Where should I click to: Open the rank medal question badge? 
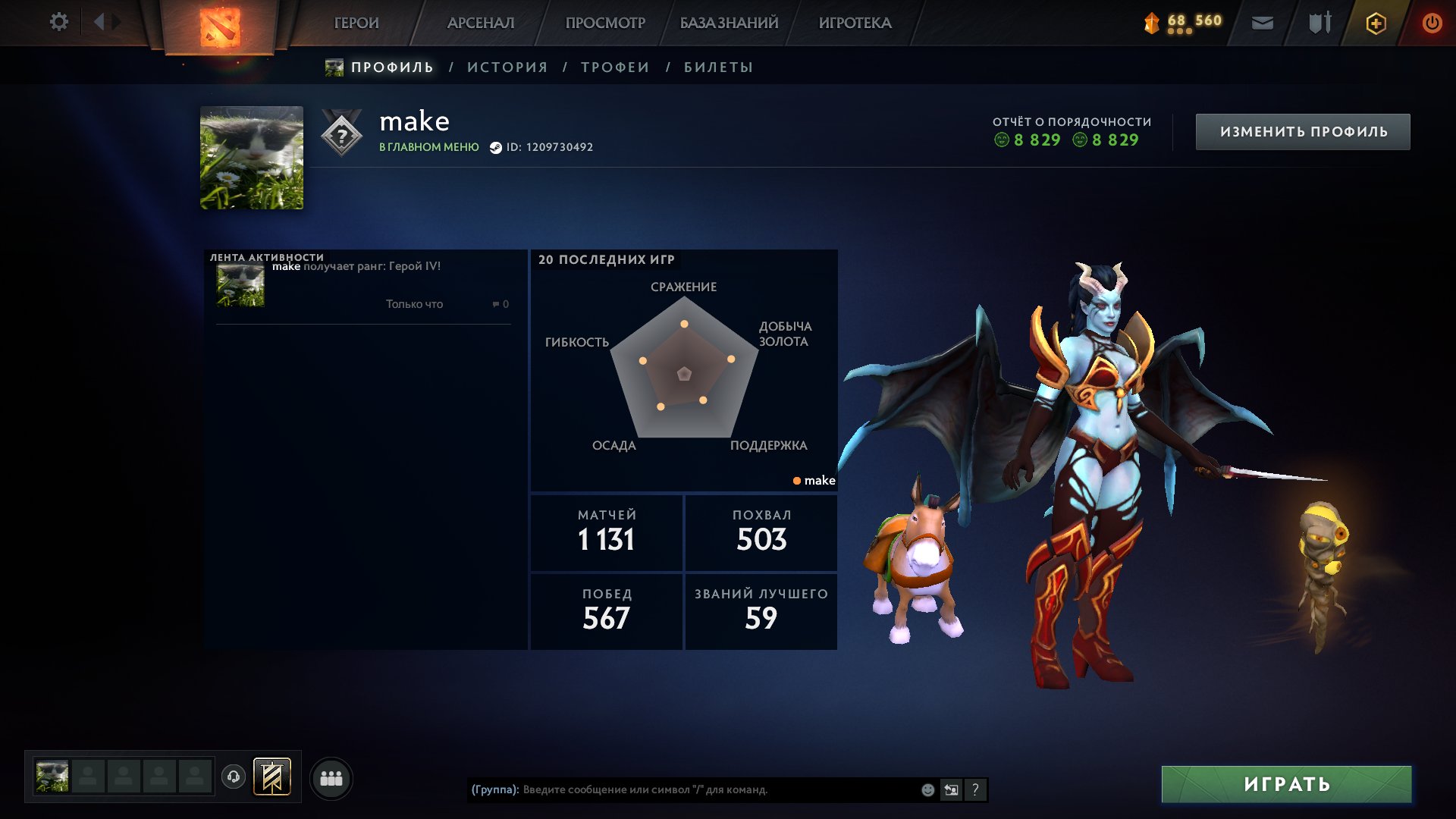coord(343,135)
